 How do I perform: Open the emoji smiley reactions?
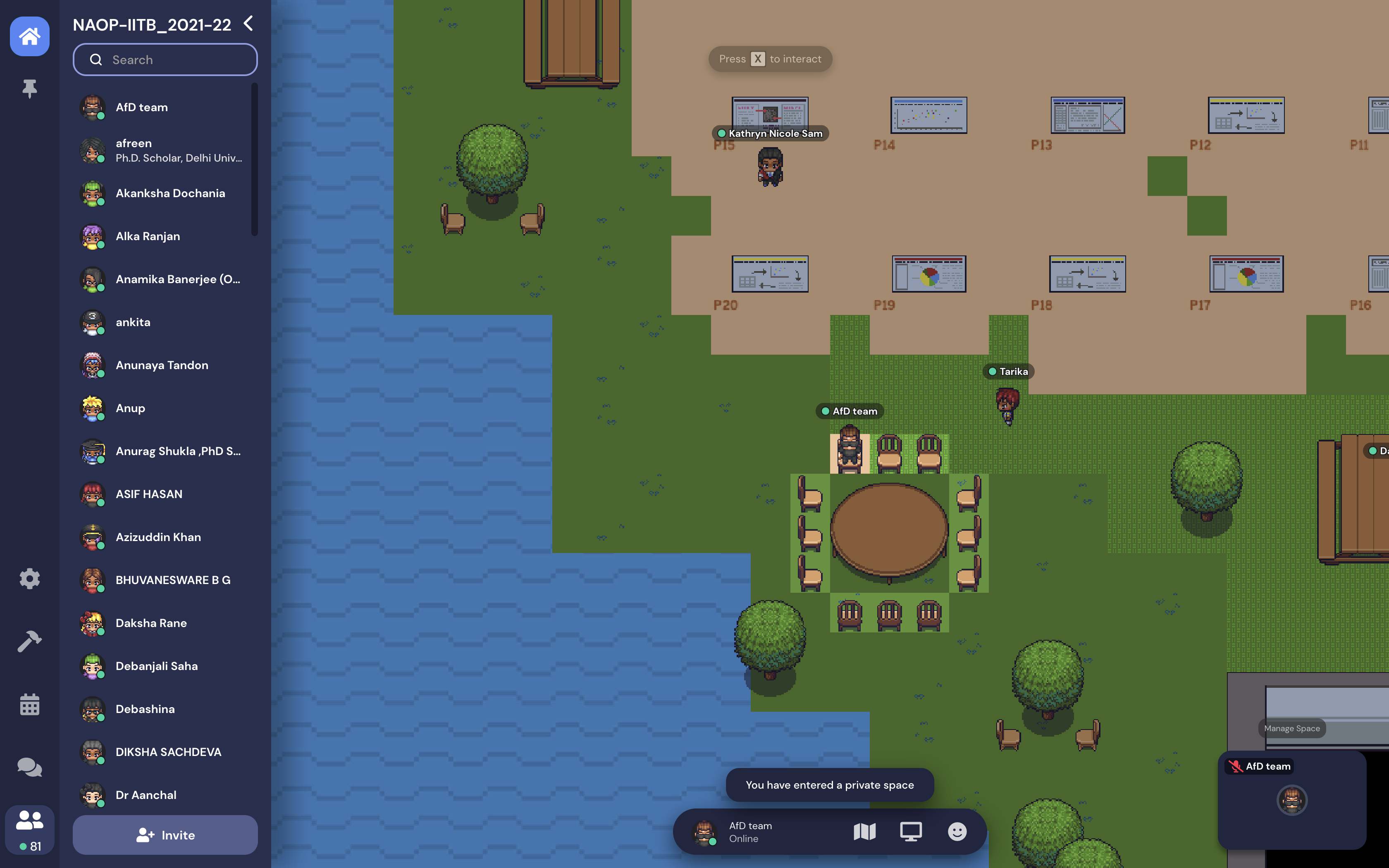957,832
